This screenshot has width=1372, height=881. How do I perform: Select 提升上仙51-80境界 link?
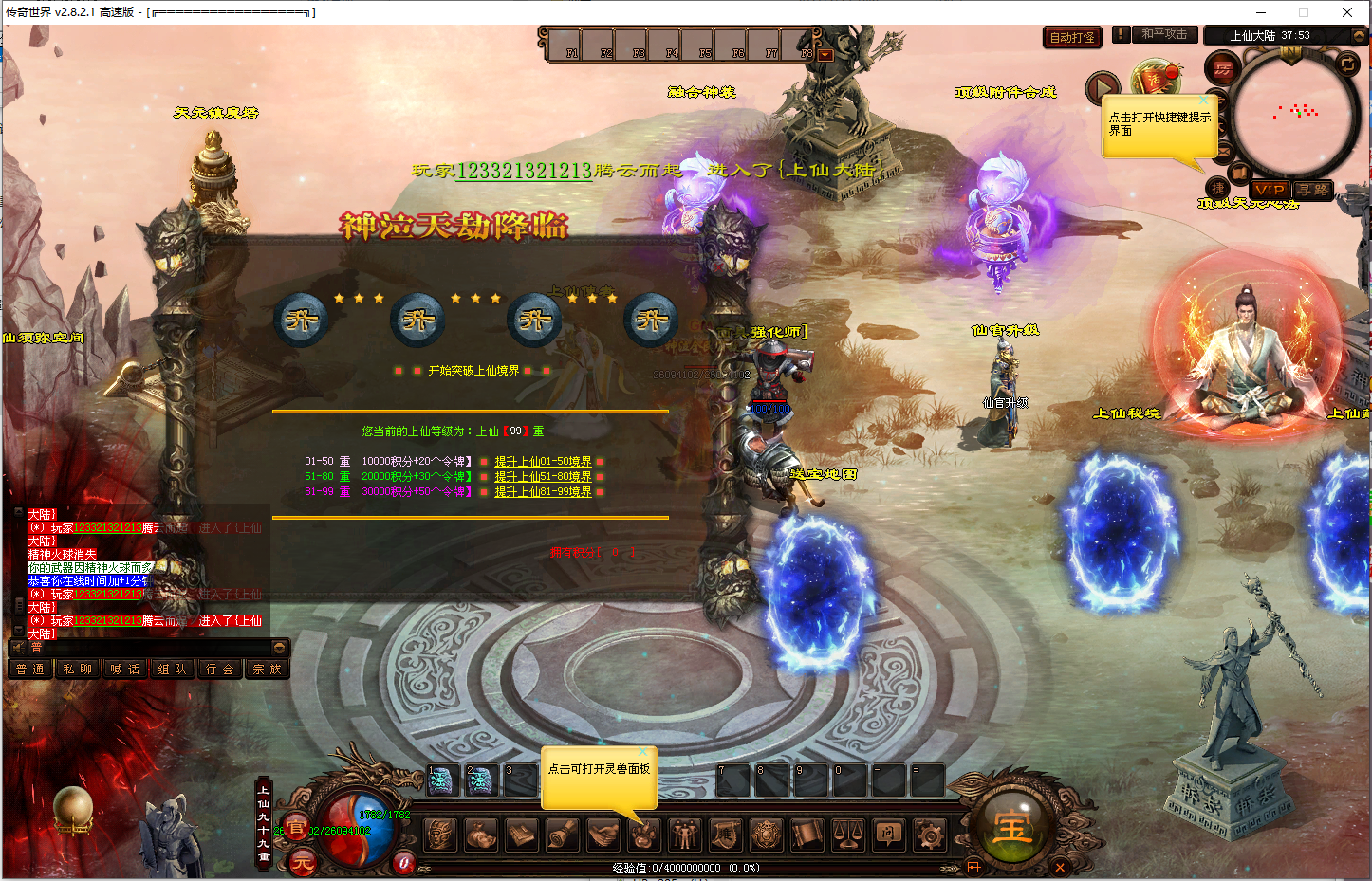543,477
